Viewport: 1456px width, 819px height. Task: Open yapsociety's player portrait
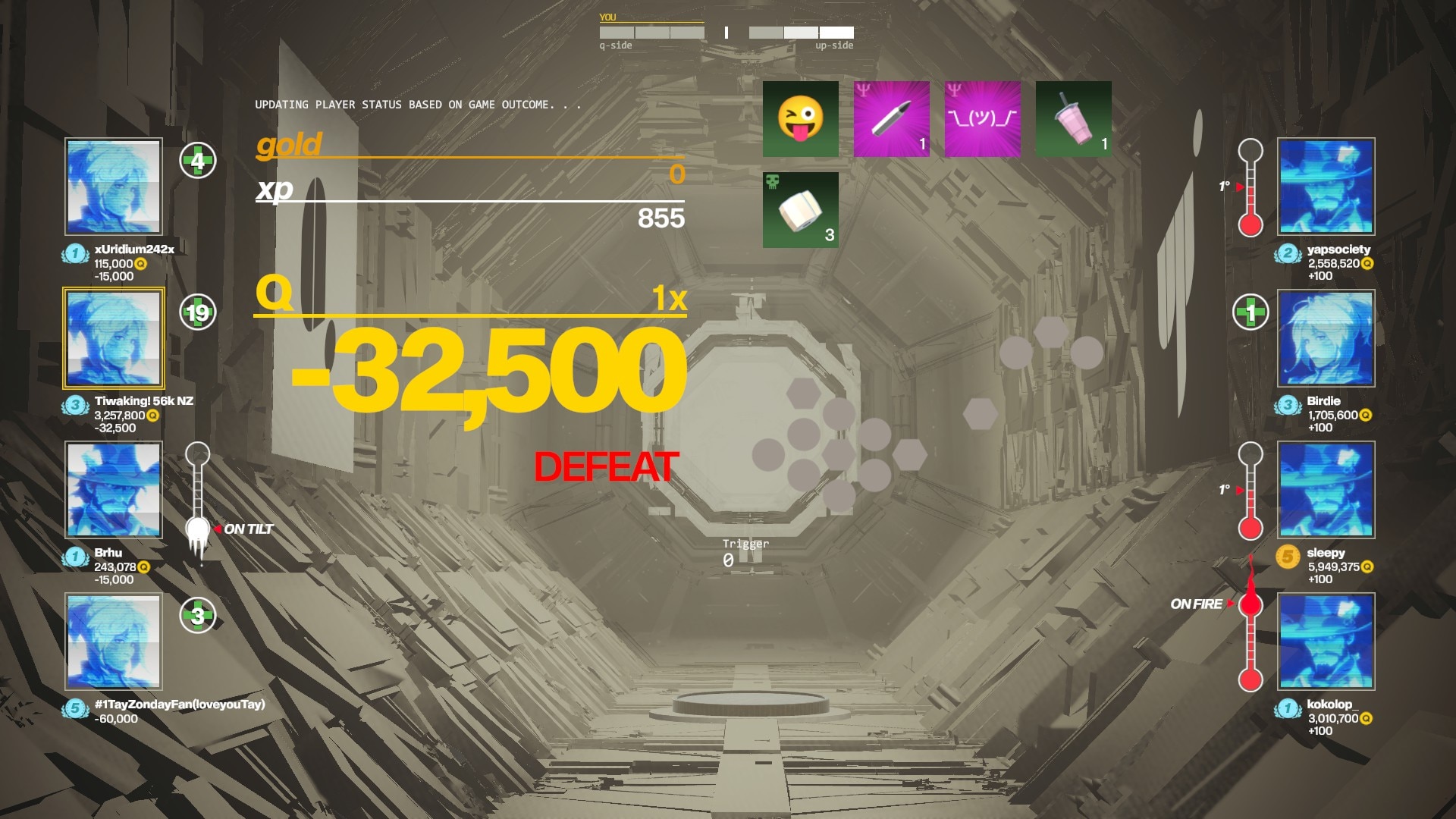(x=1326, y=187)
